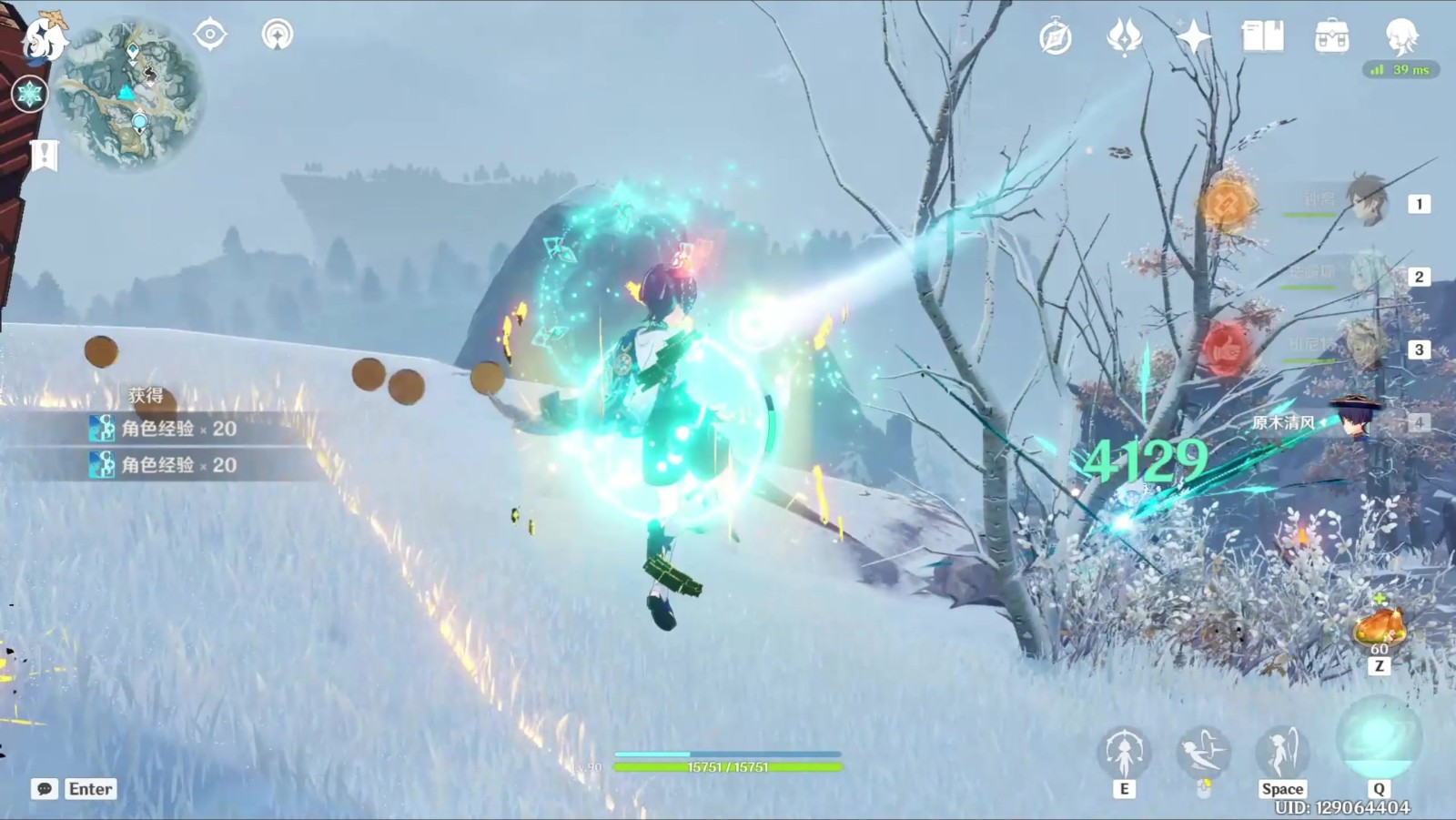Open the character screen head icon
Image resolution: width=1456 pixels, height=820 pixels.
coord(1401,37)
